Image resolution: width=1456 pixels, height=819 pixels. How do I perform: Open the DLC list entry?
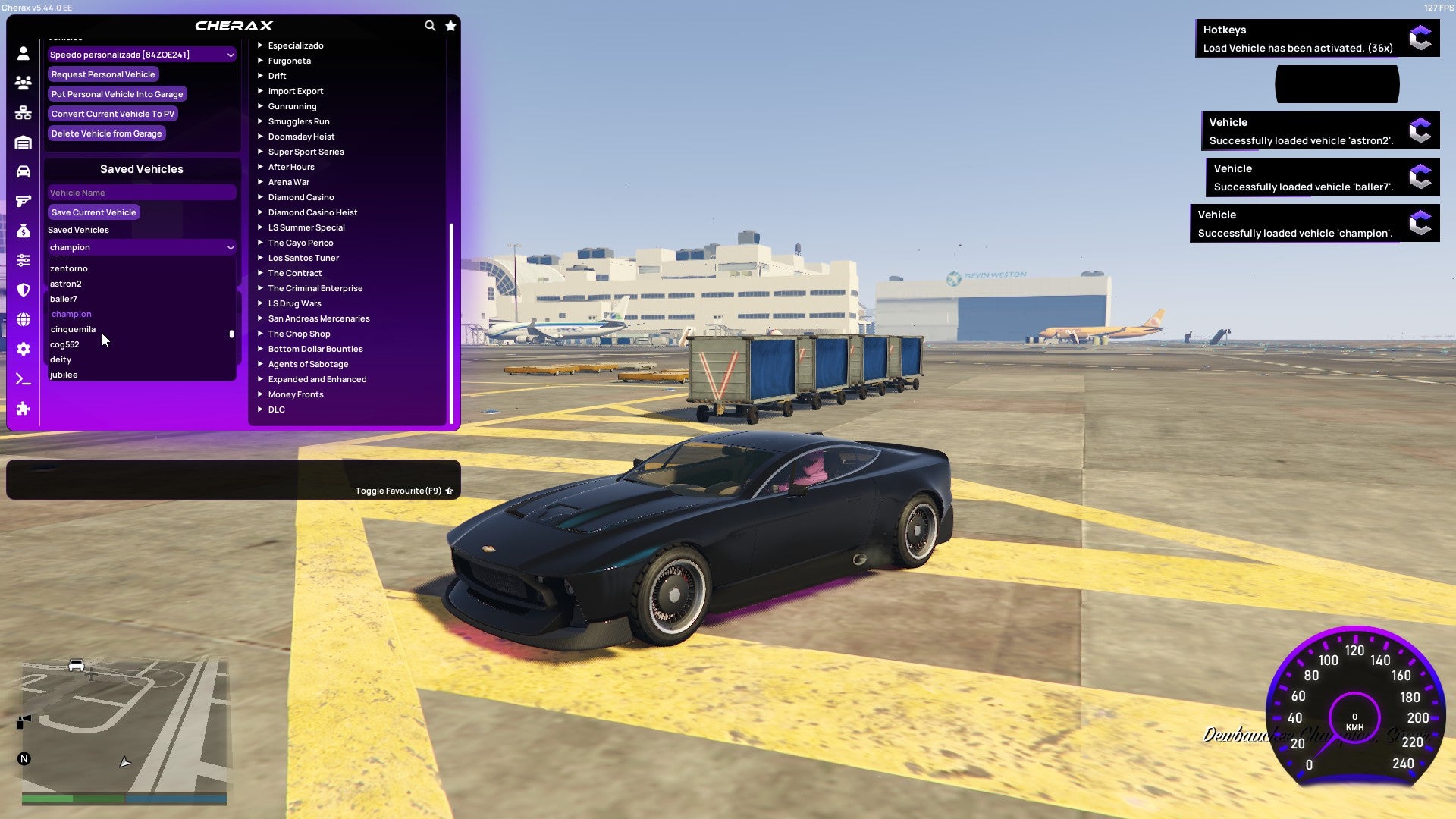pos(276,409)
